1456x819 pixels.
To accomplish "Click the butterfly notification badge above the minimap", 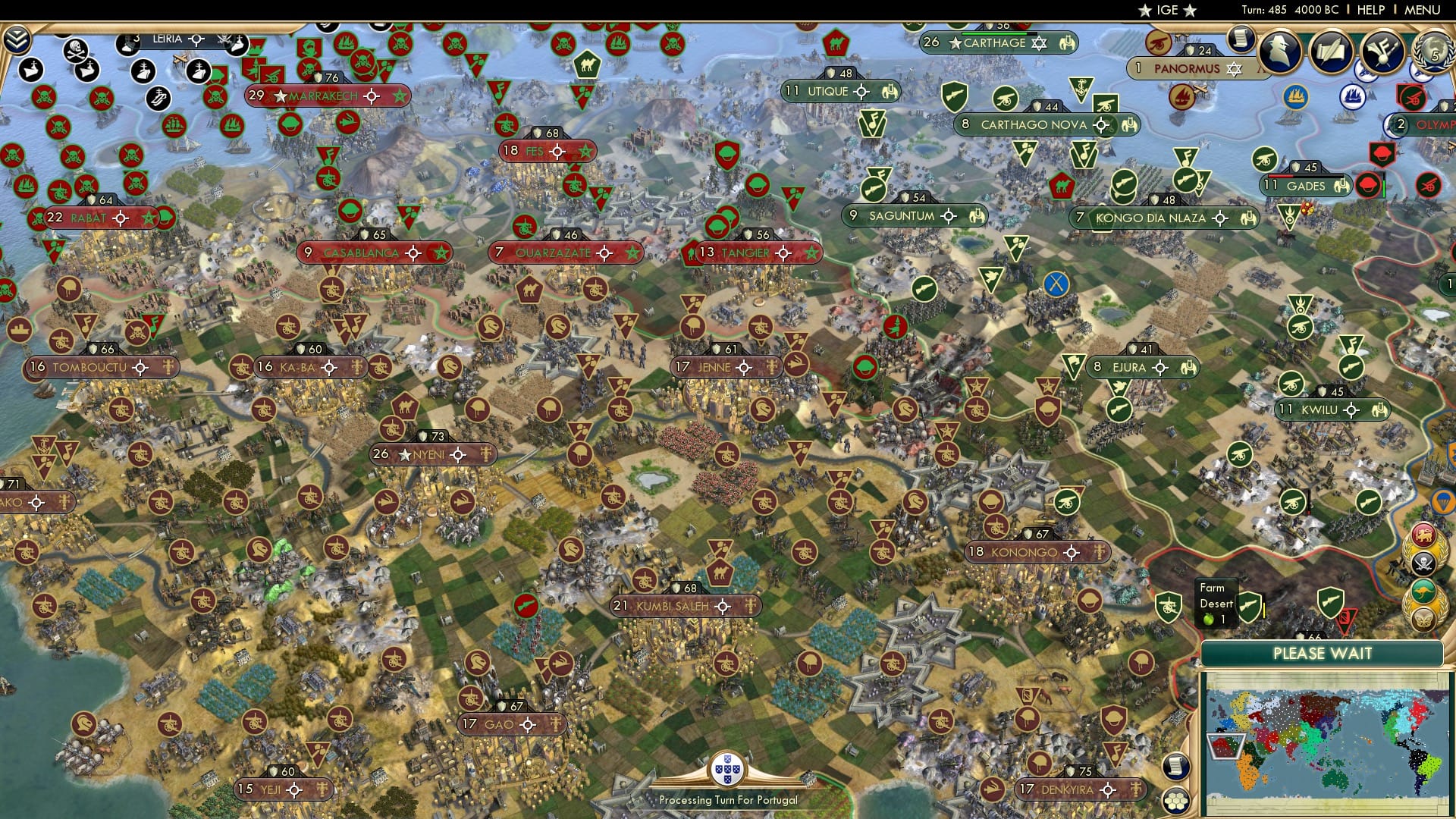I will [1423, 620].
